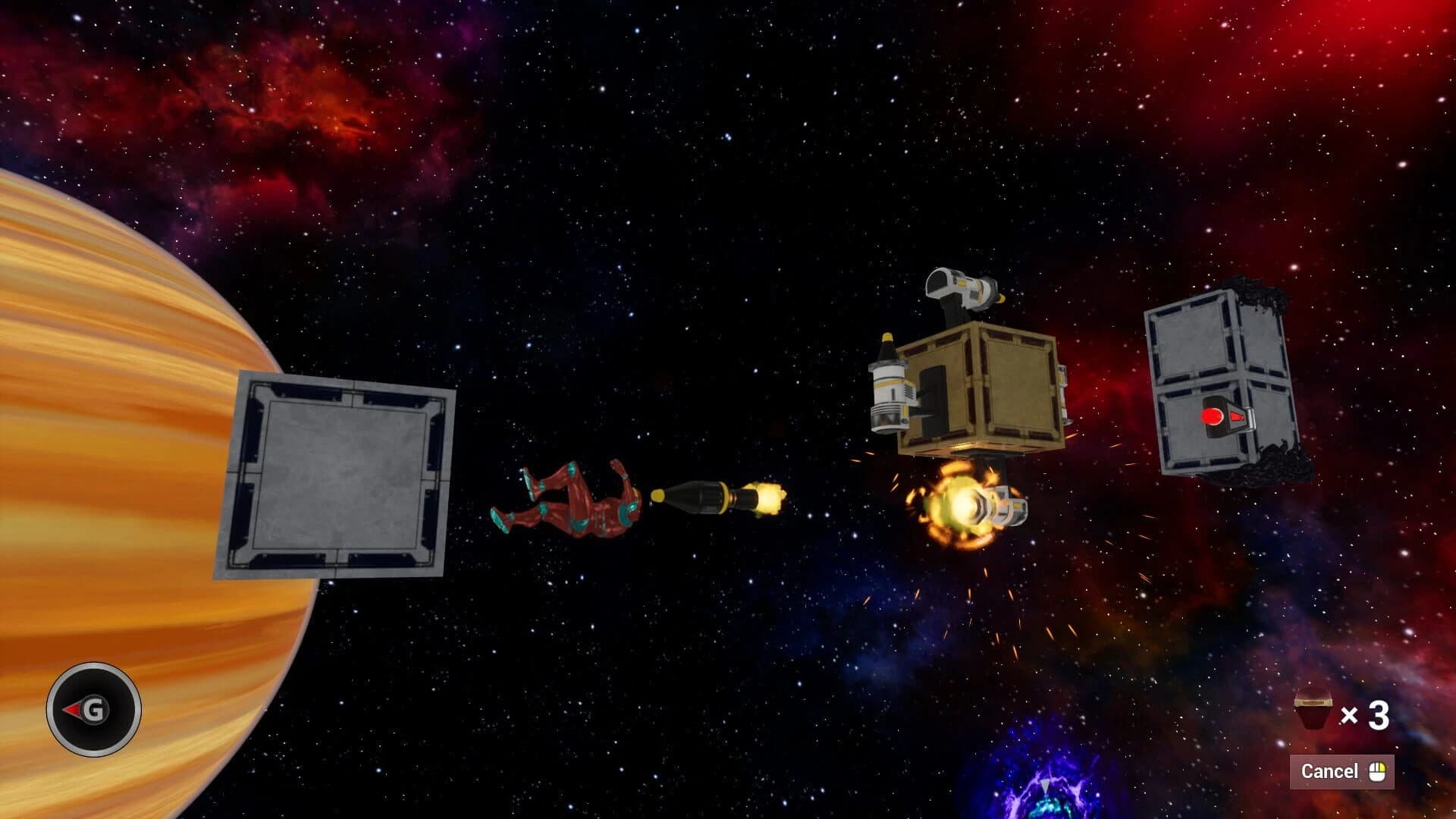Click the ×3 helmet count text
Image resolution: width=1456 pixels, height=819 pixels.
coord(1369,711)
